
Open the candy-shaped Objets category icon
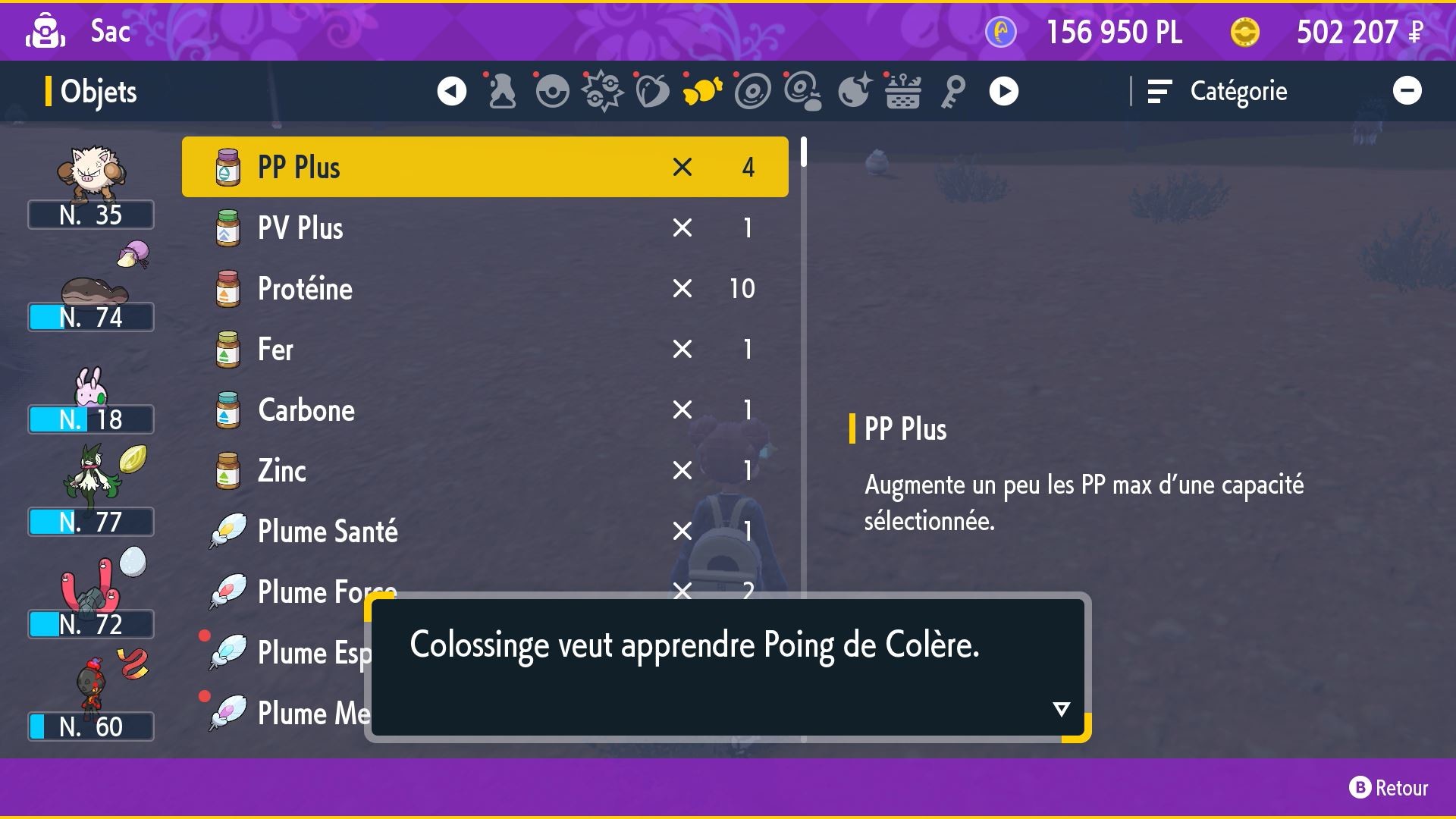(702, 90)
